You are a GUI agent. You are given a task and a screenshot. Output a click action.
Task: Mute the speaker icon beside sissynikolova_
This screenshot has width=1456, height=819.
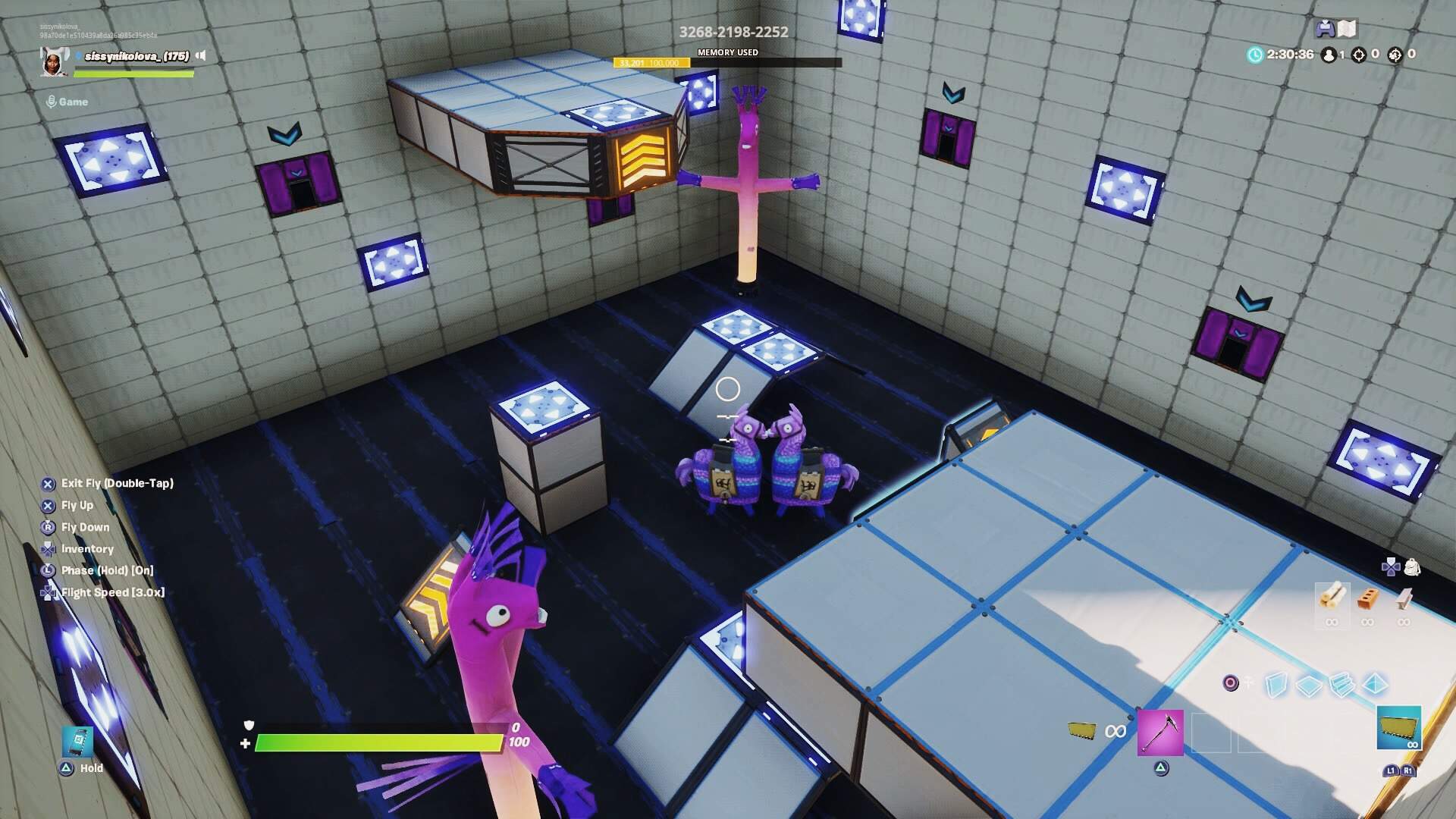[x=200, y=55]
